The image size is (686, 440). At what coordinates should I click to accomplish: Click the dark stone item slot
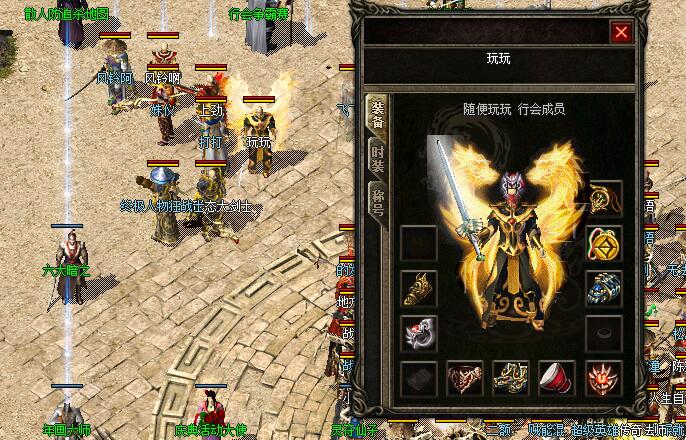click(x=419, y=378)
